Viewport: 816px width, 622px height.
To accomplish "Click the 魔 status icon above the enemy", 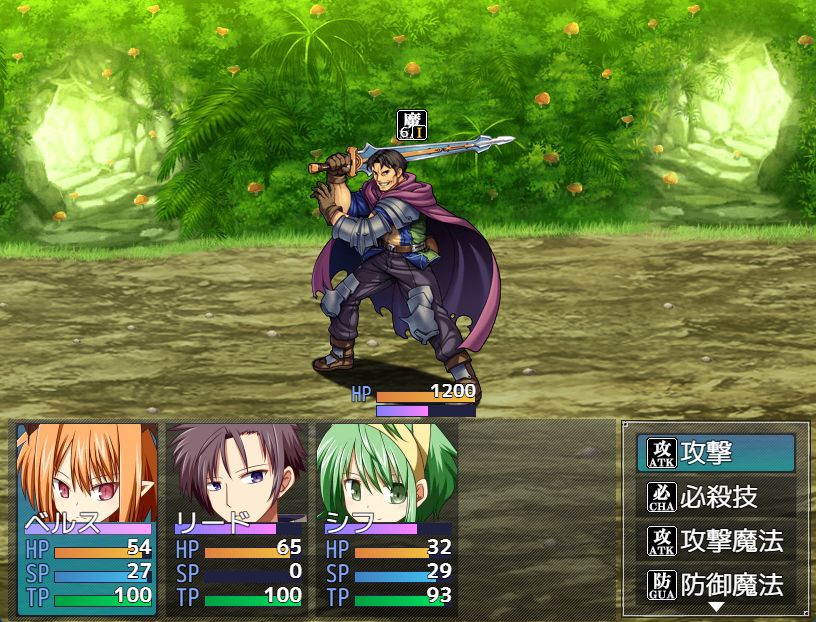I will click(412, 125).
